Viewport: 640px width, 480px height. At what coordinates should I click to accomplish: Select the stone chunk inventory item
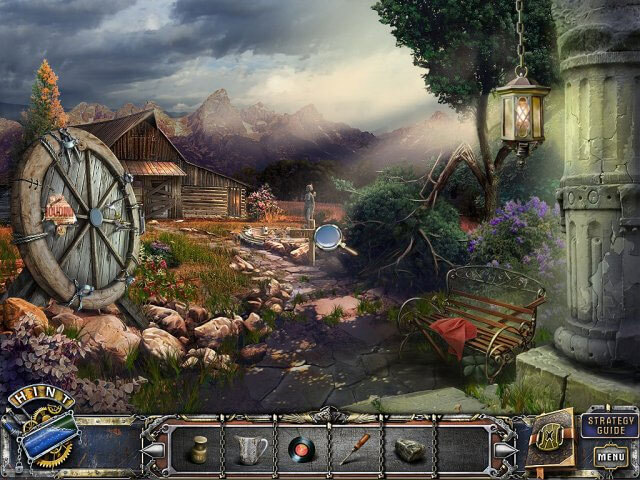[x=408, y=449]
